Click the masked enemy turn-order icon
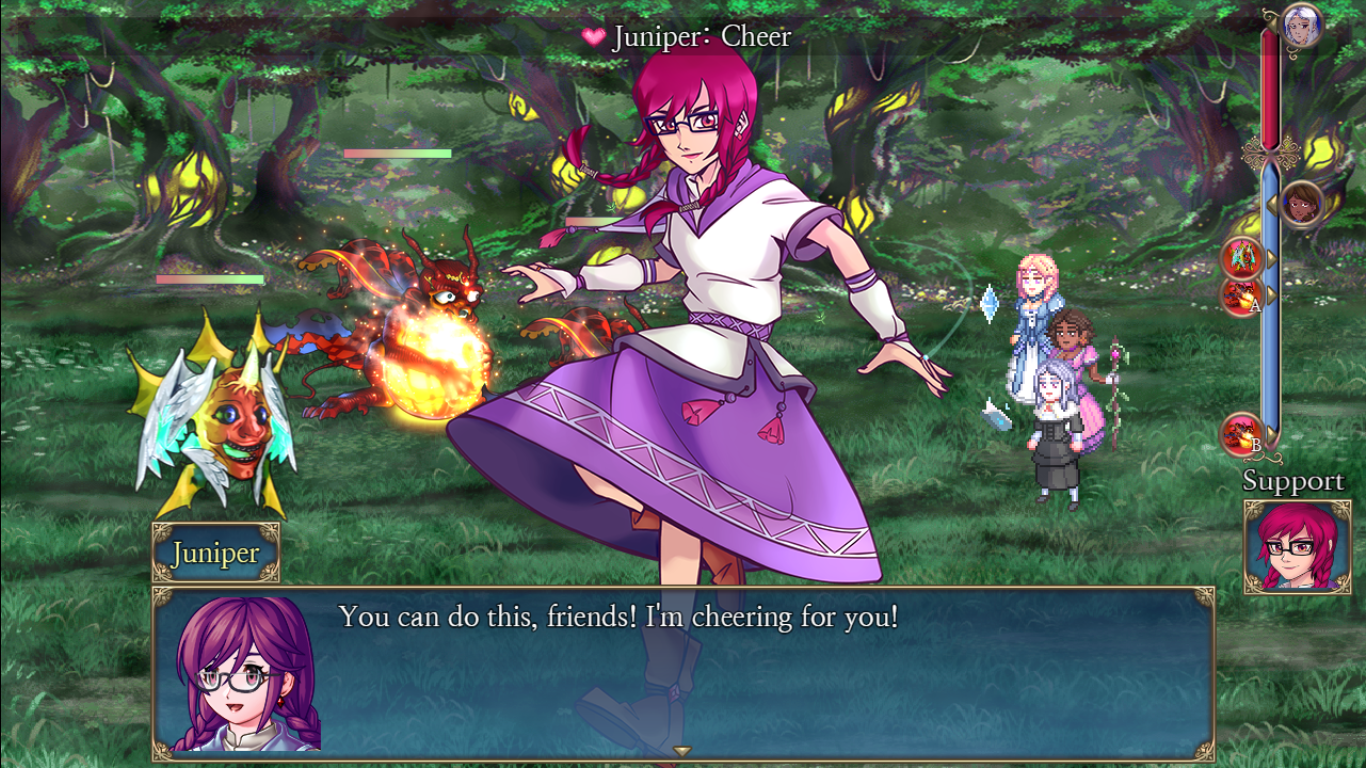The height and width of the screenshot is (768, 1366). click(x=1241, y=258)
